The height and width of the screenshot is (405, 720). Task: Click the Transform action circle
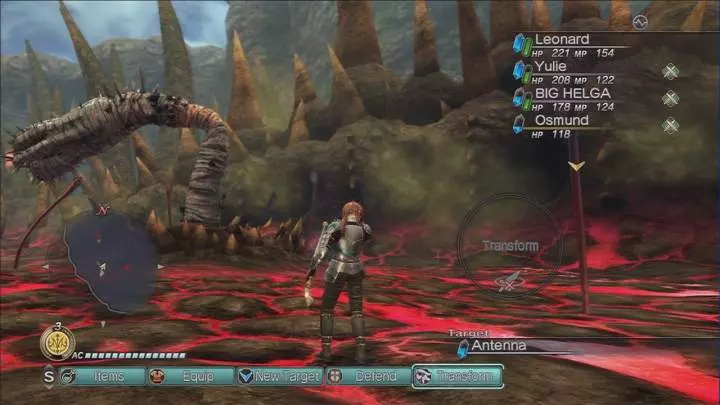pyautogui.click(x=509, y=246)
